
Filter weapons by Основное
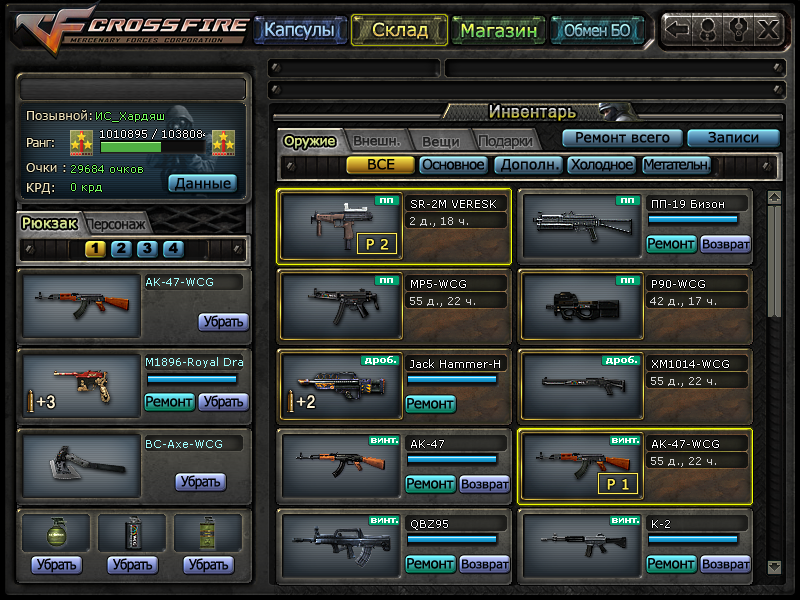tap(453, 165)
